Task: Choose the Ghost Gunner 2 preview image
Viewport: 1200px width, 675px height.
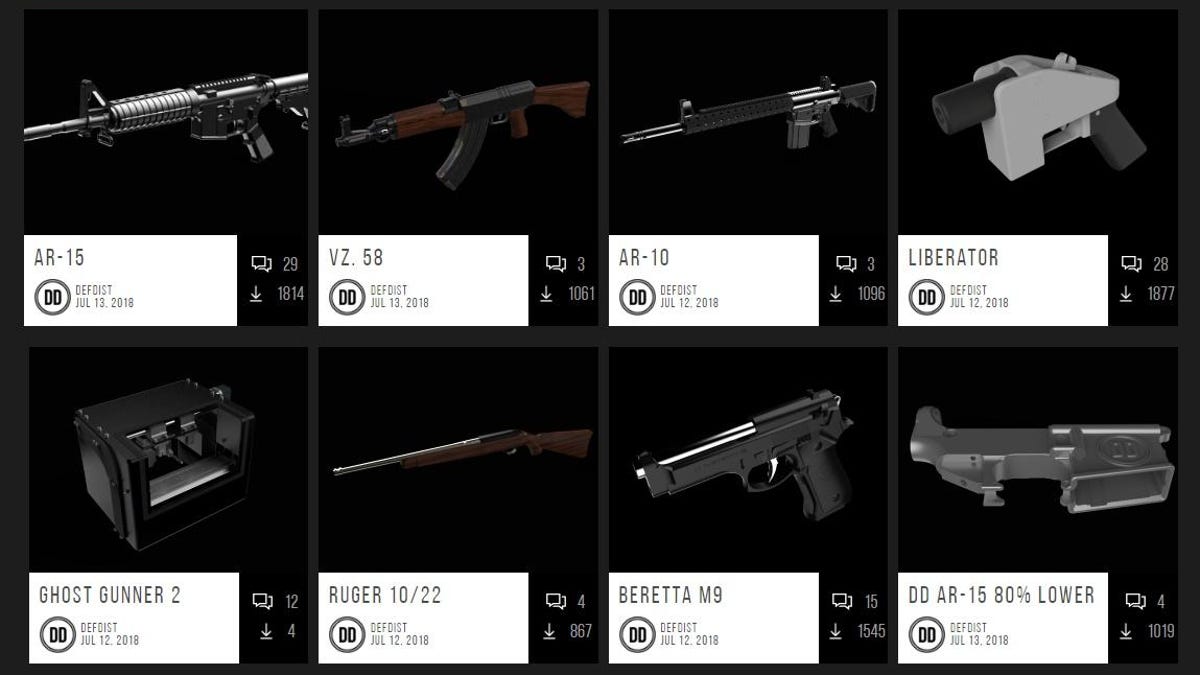Action: pyautogui.click(x=168, y=460)
